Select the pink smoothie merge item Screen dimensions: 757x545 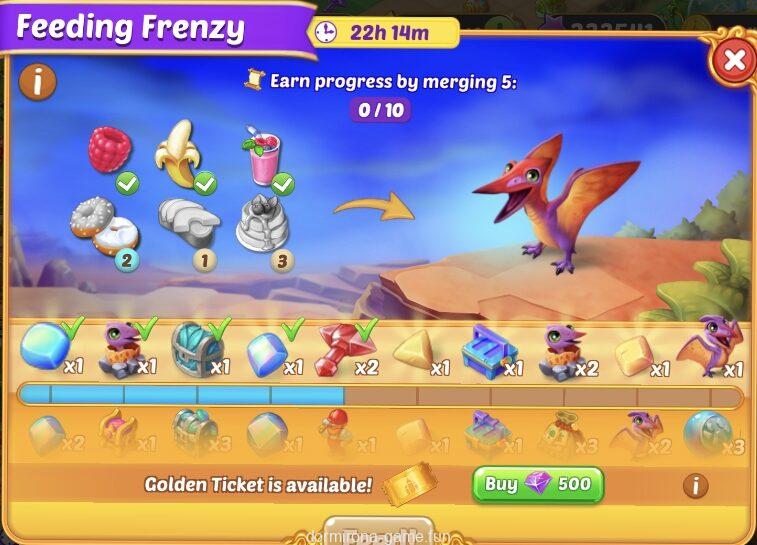(x=262, y=159)
